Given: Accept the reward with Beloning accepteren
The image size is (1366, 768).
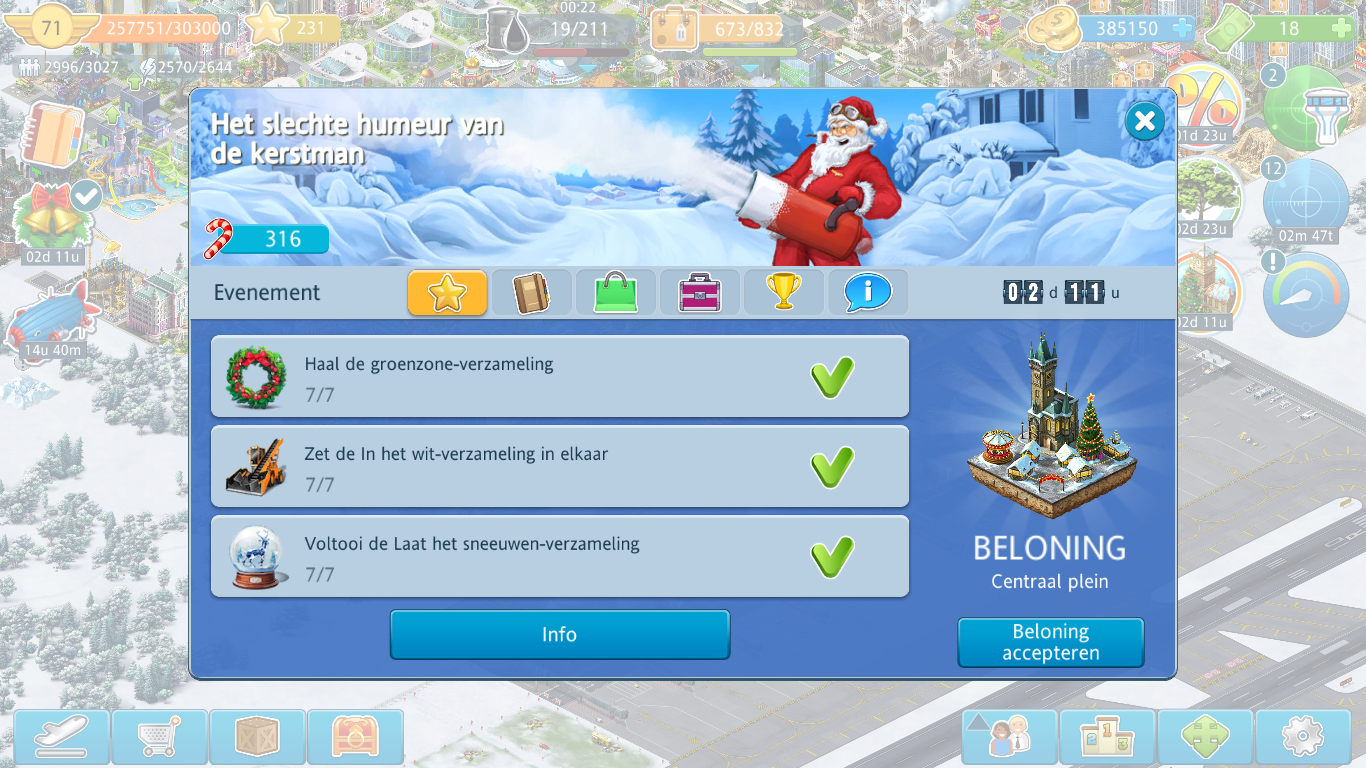Looking at the screenshot, I should tap(1050, 642).
